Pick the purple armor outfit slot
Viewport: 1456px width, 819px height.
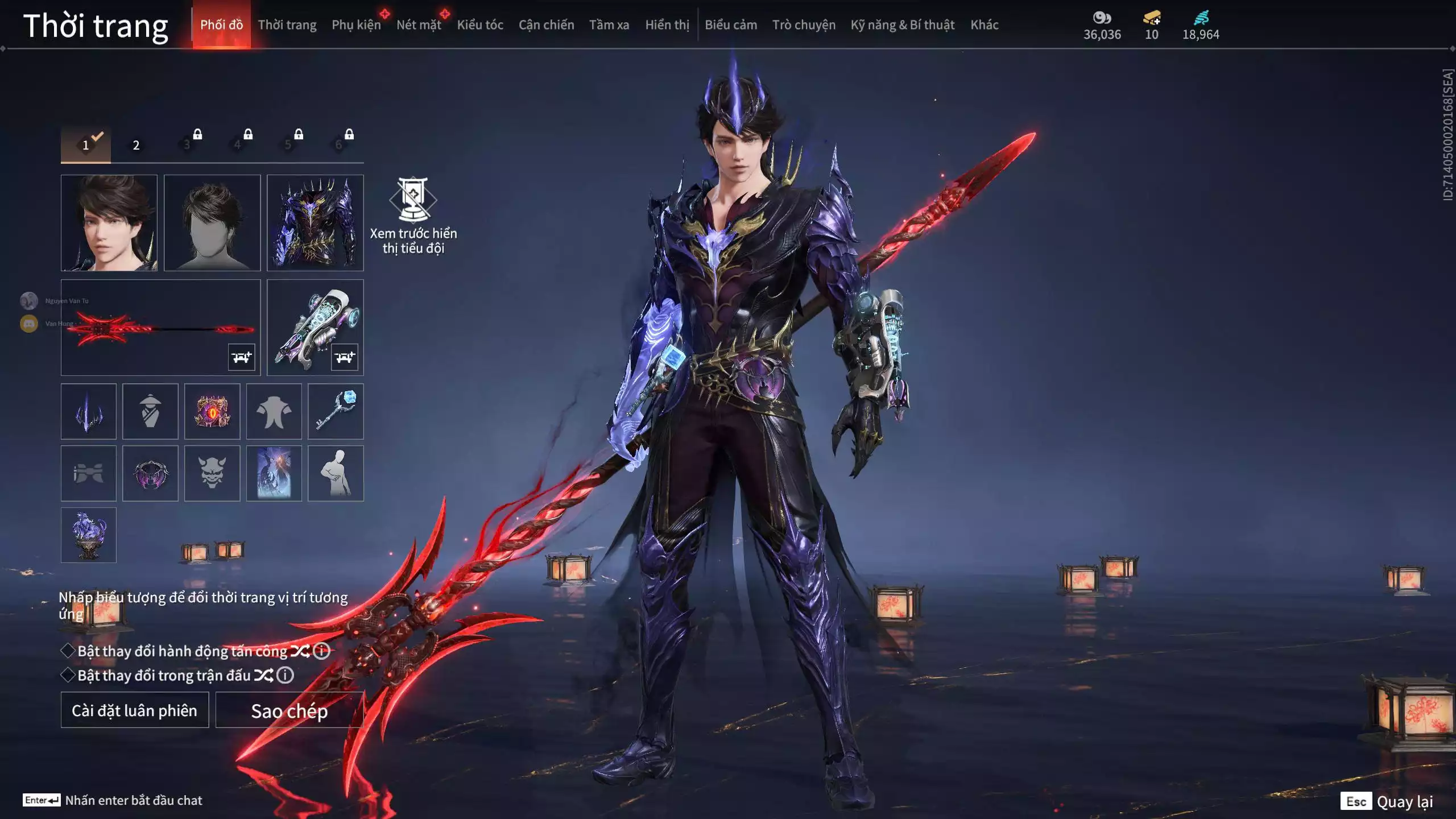click(x=315, y=222)
